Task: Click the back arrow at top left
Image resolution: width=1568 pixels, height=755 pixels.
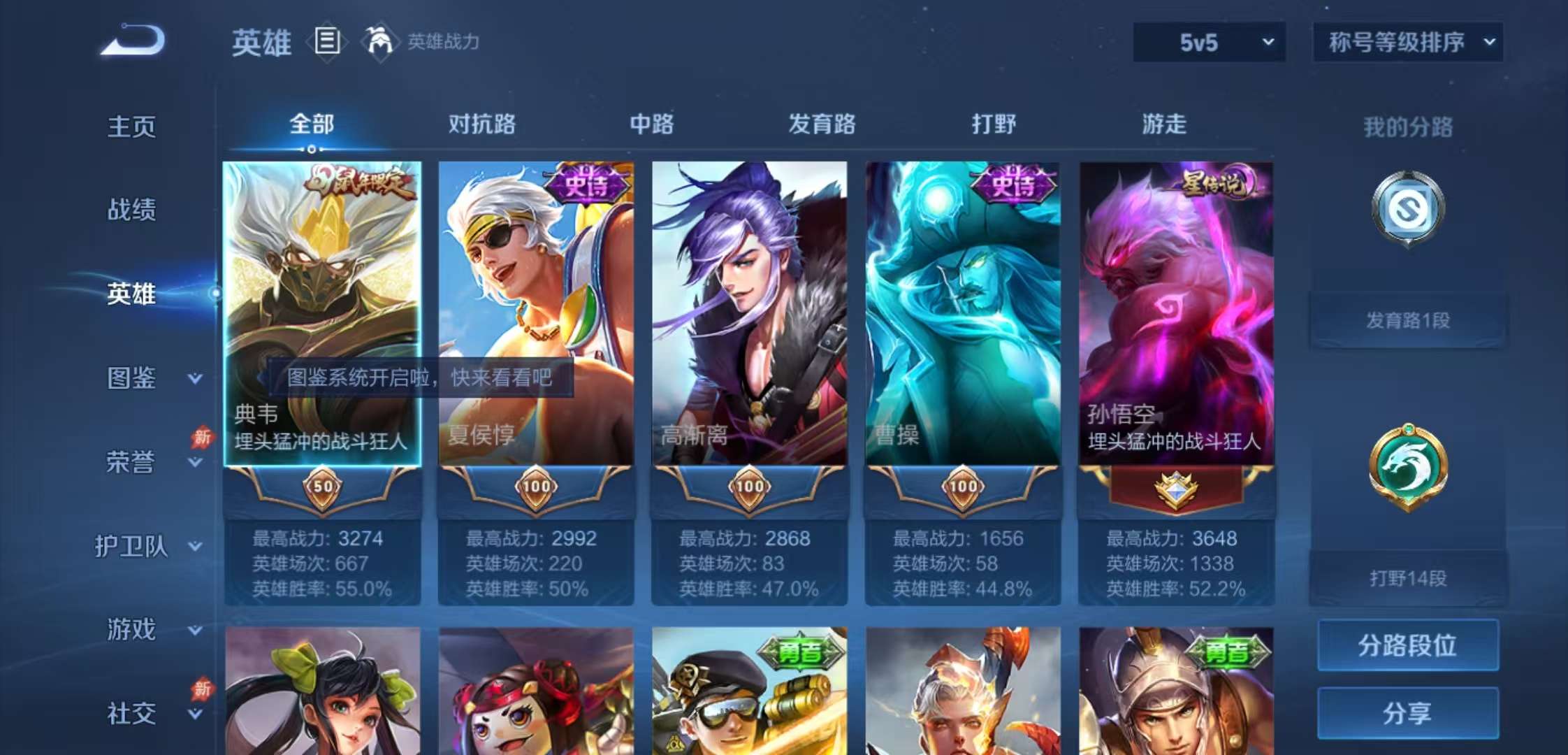Action: tap(131, 38)
